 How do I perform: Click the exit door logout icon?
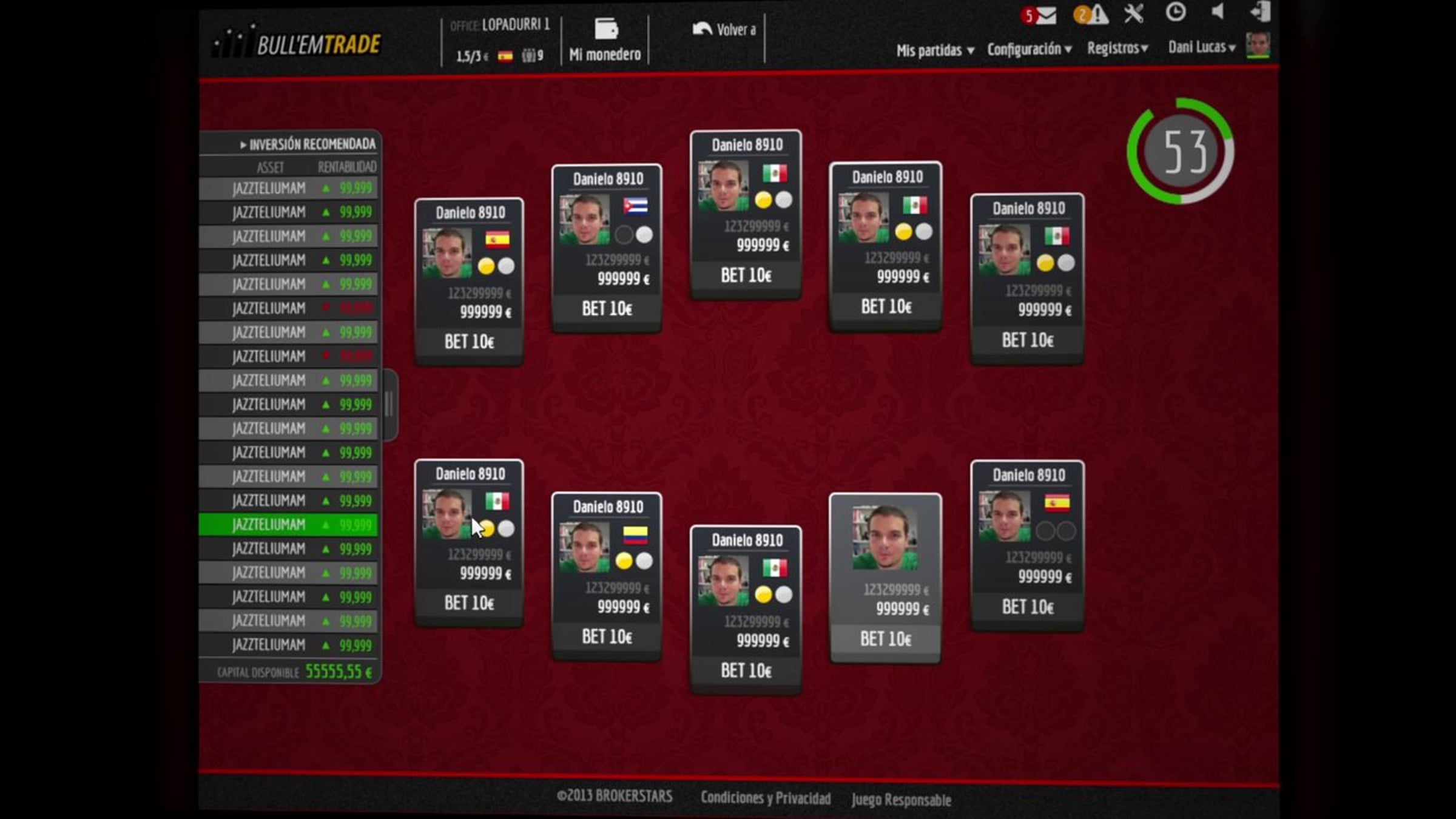pyautogui.click(x=1260, y=12)
